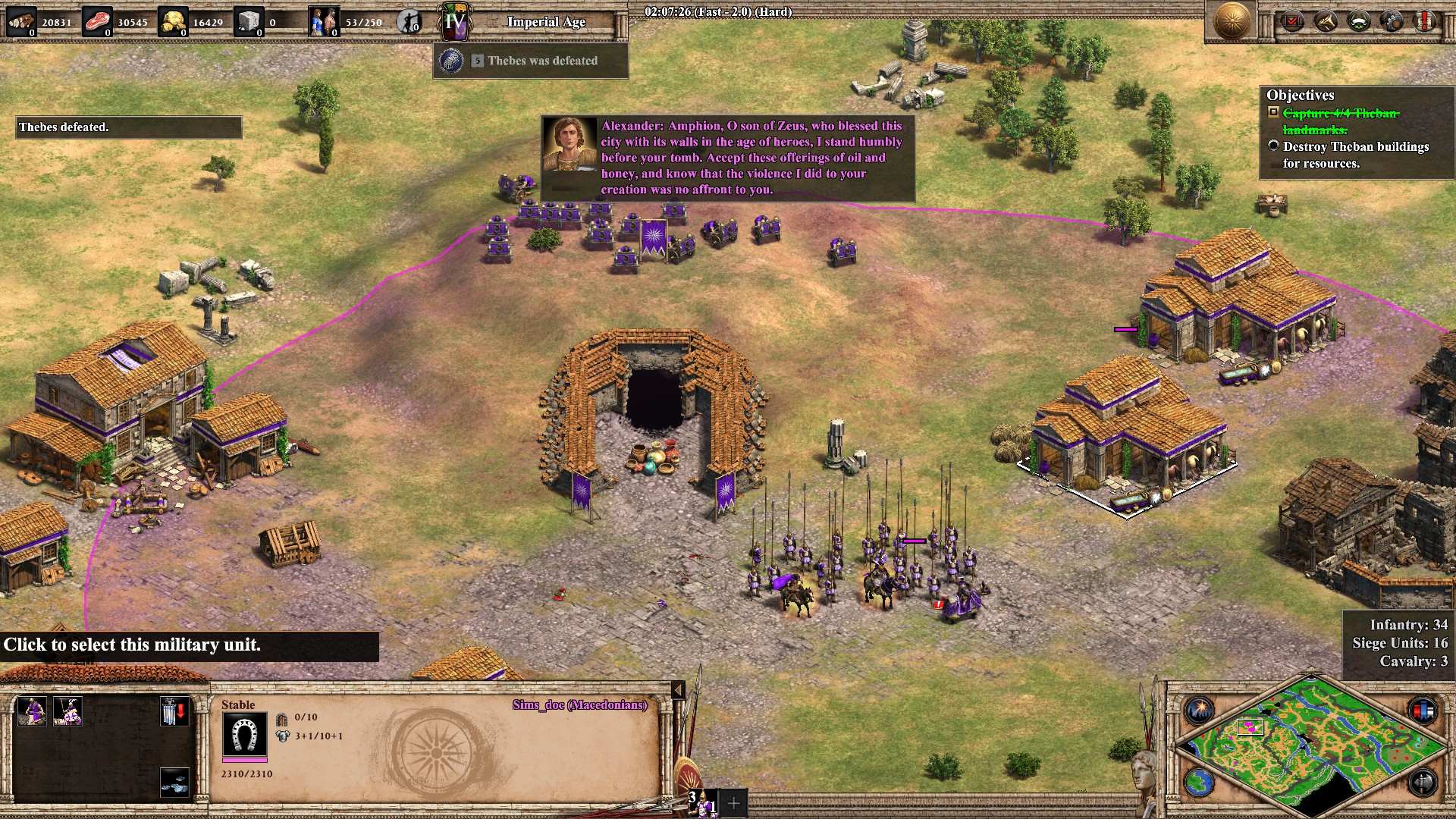Image resolution: width=1456 pixels, height=819 pixels.
Task: Click the silver coins icon in the command panel
Action: tap(174, 782)
